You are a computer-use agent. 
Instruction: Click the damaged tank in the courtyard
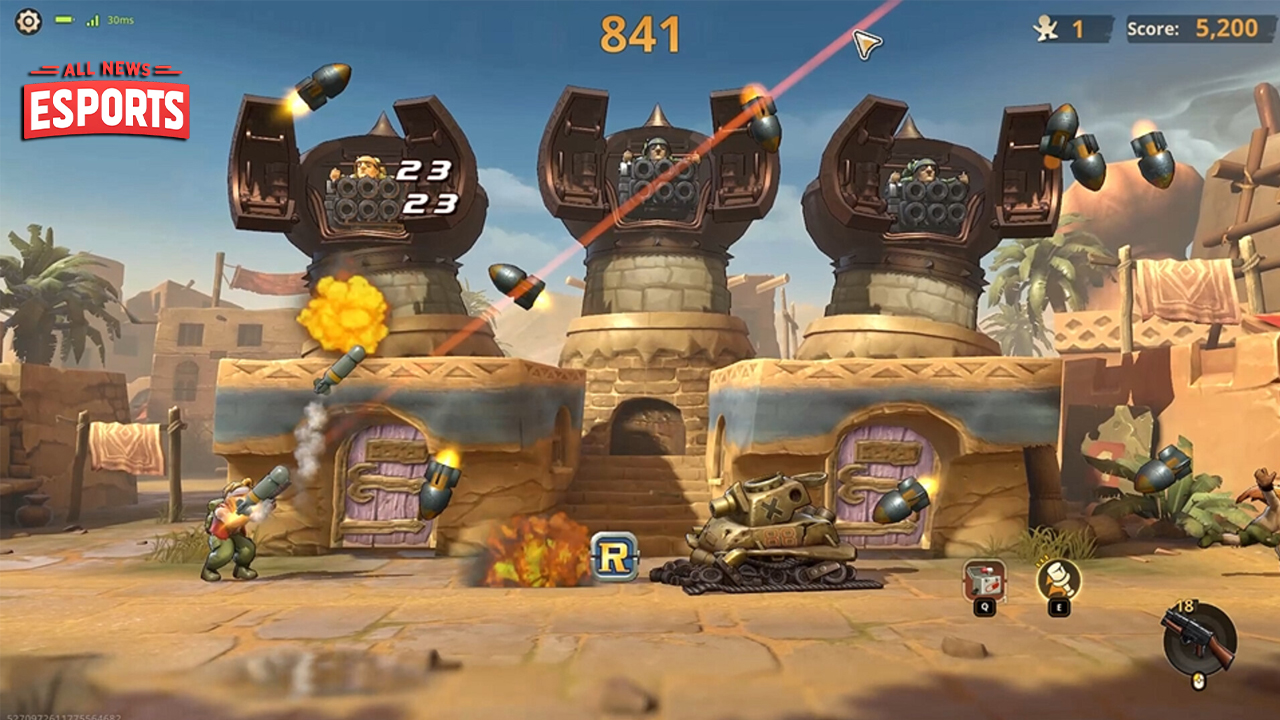[x=770, y=535]
